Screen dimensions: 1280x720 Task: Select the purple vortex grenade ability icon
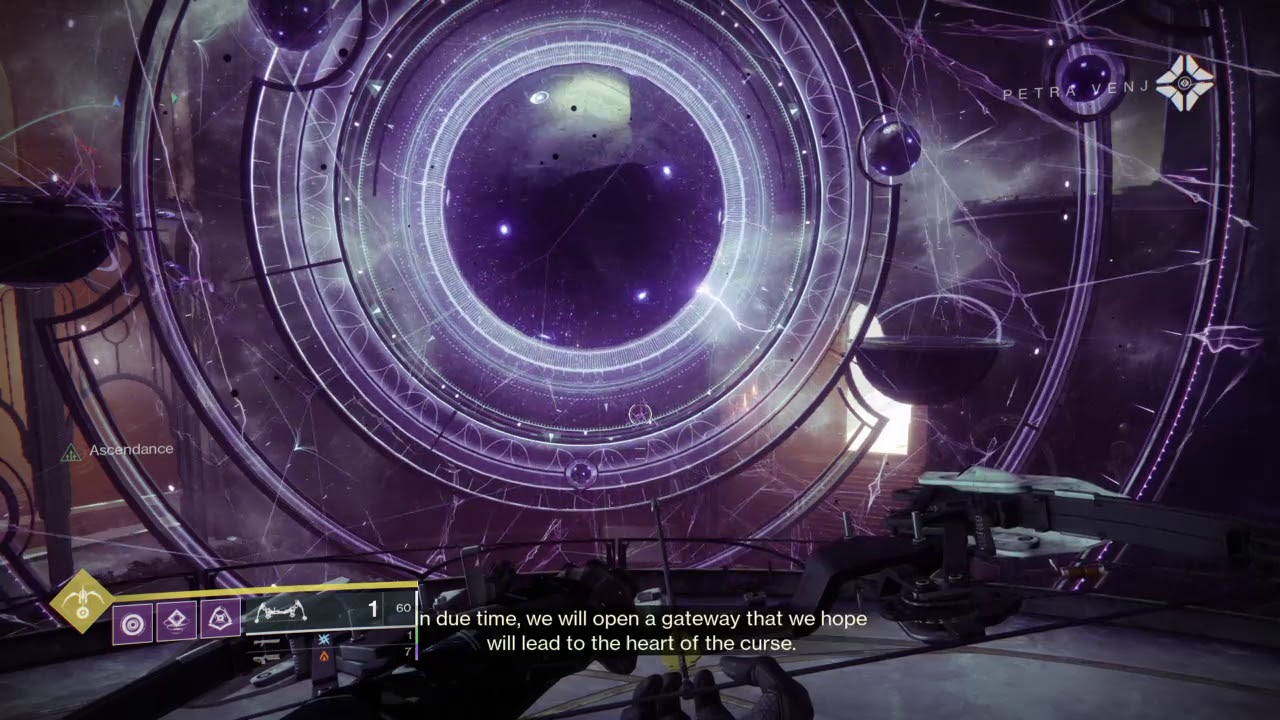coord(132,624)
